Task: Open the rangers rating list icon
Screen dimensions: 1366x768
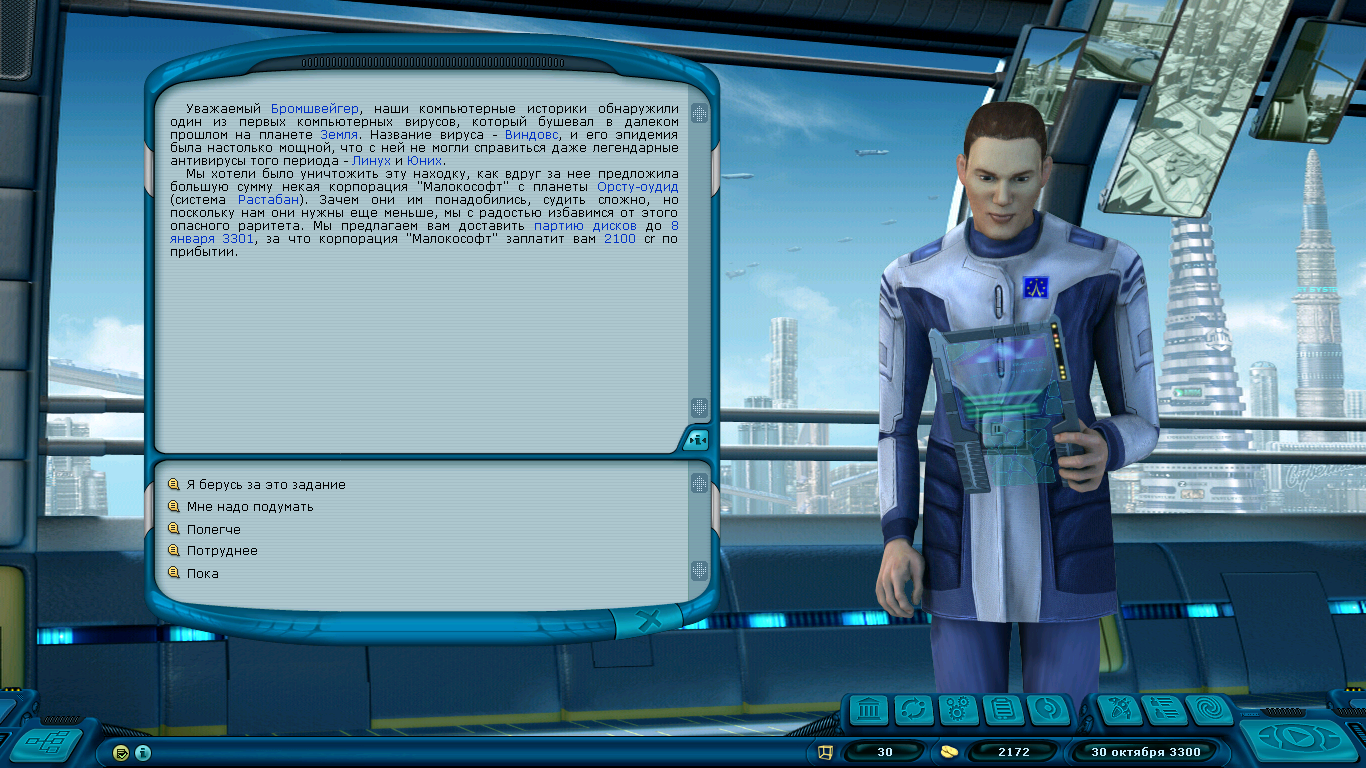Action: click(x=1164, y=711)
